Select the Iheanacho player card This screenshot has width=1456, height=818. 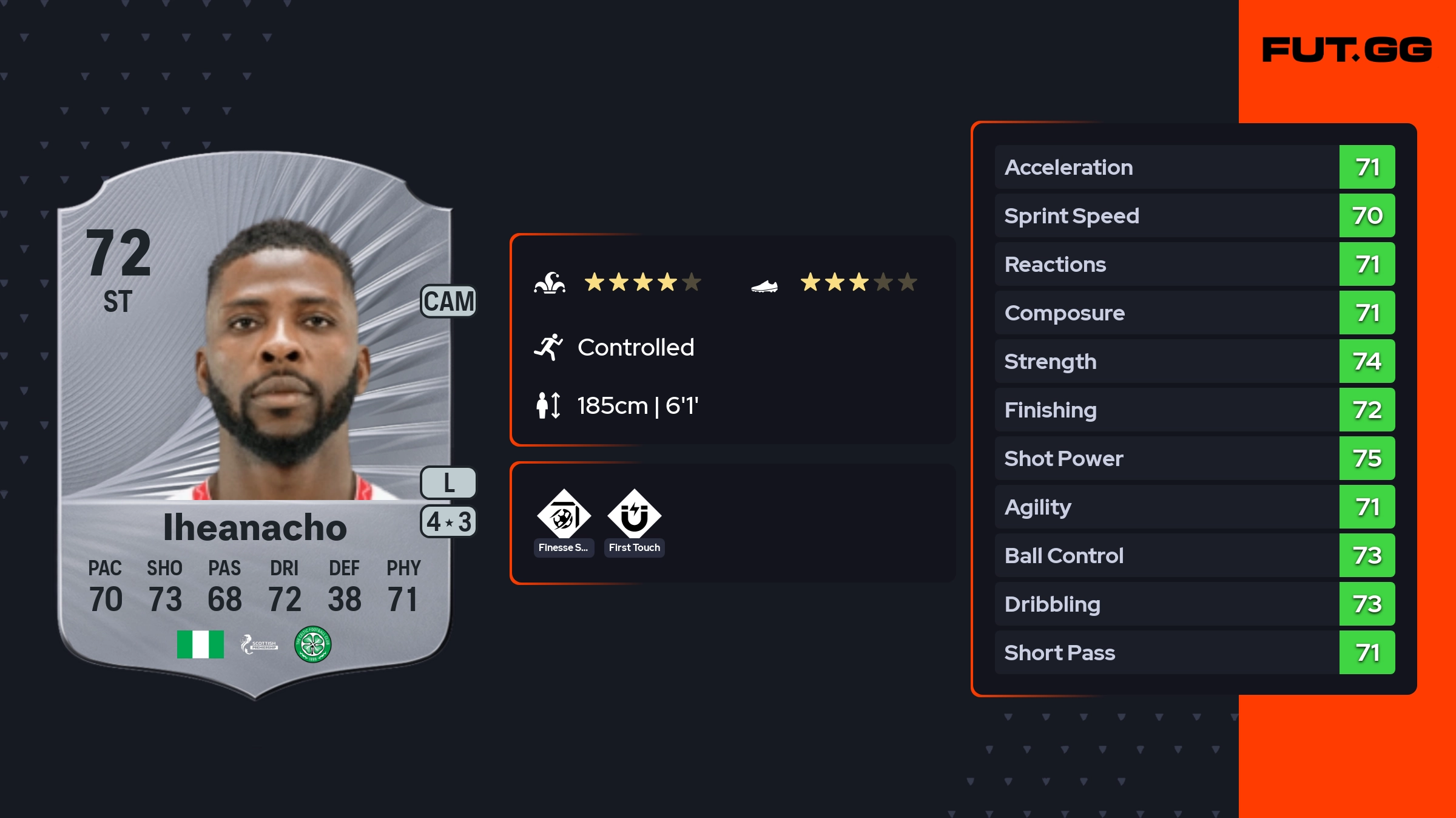(255, 425)
